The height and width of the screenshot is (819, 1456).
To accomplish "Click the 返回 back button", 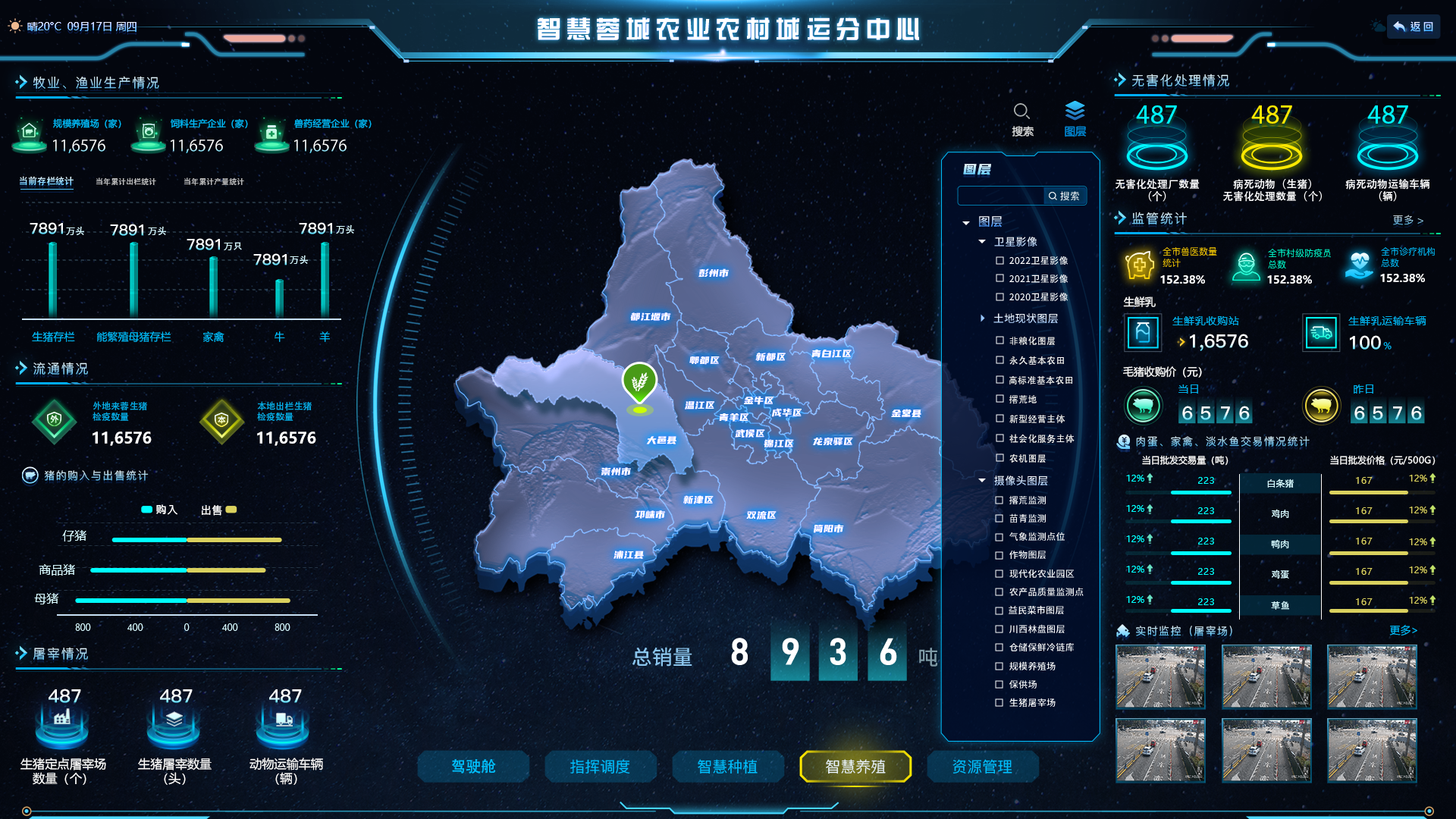I will pos(1414,27).
